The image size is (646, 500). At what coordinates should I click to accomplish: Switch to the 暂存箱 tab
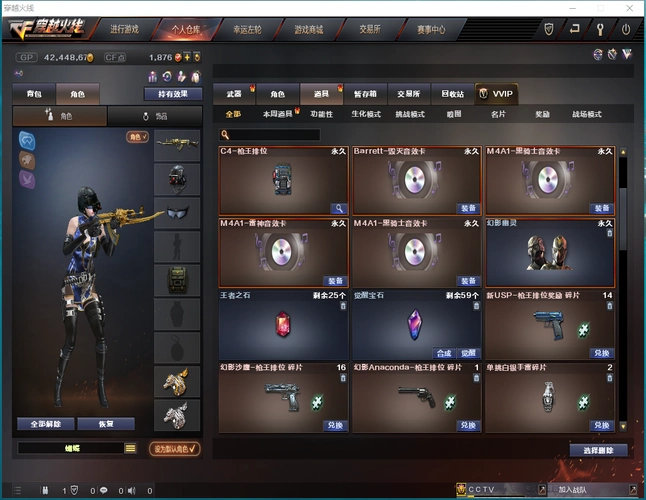[365, 93]
